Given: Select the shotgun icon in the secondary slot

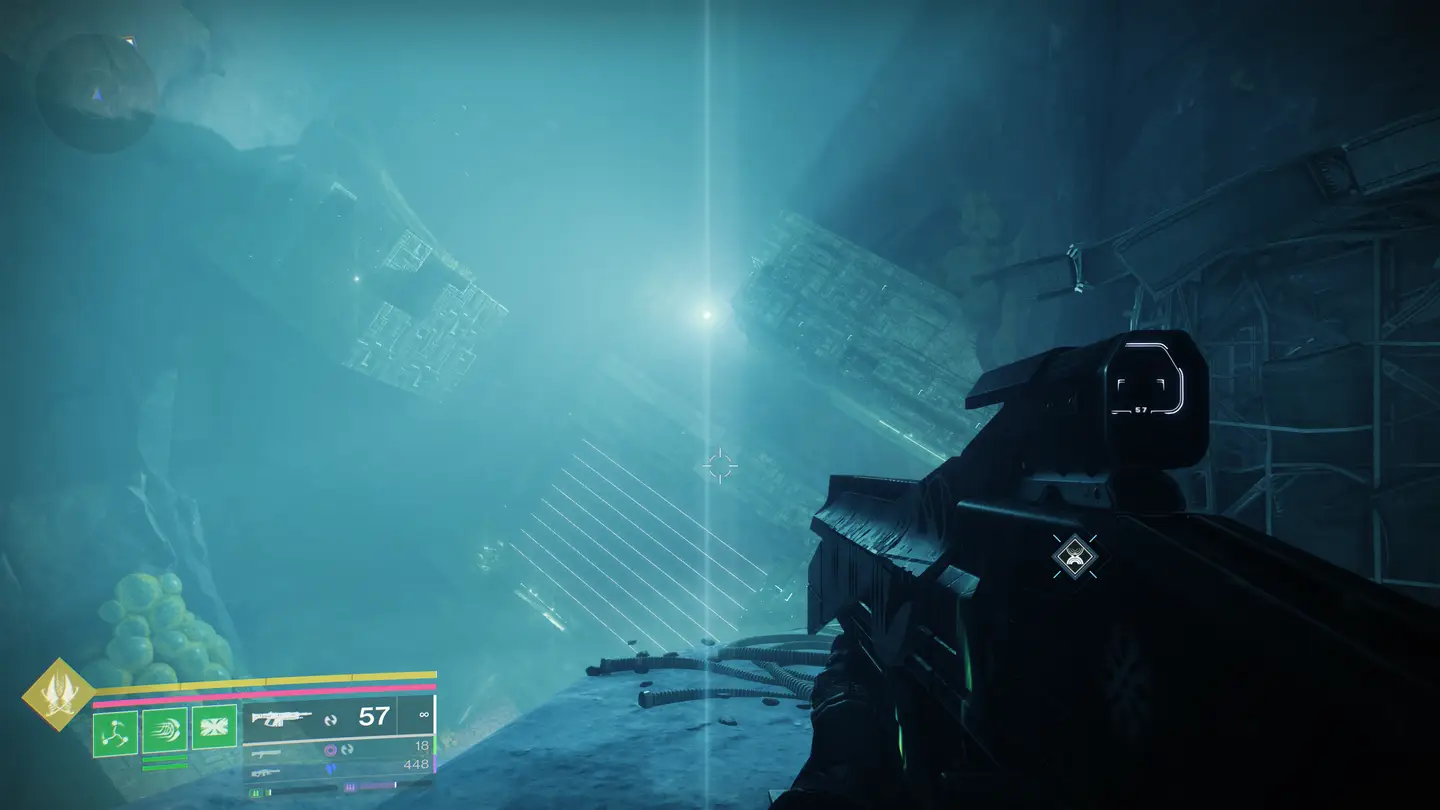Looking at the screenshot, I should [265, 754].
